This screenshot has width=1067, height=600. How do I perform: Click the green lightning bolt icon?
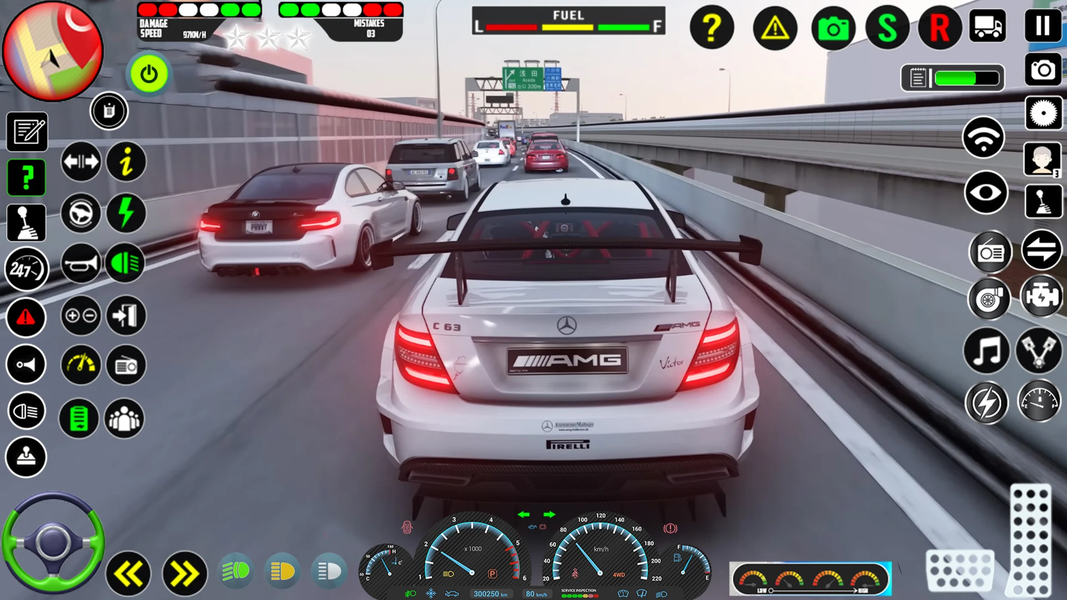[x=126, y=213]
